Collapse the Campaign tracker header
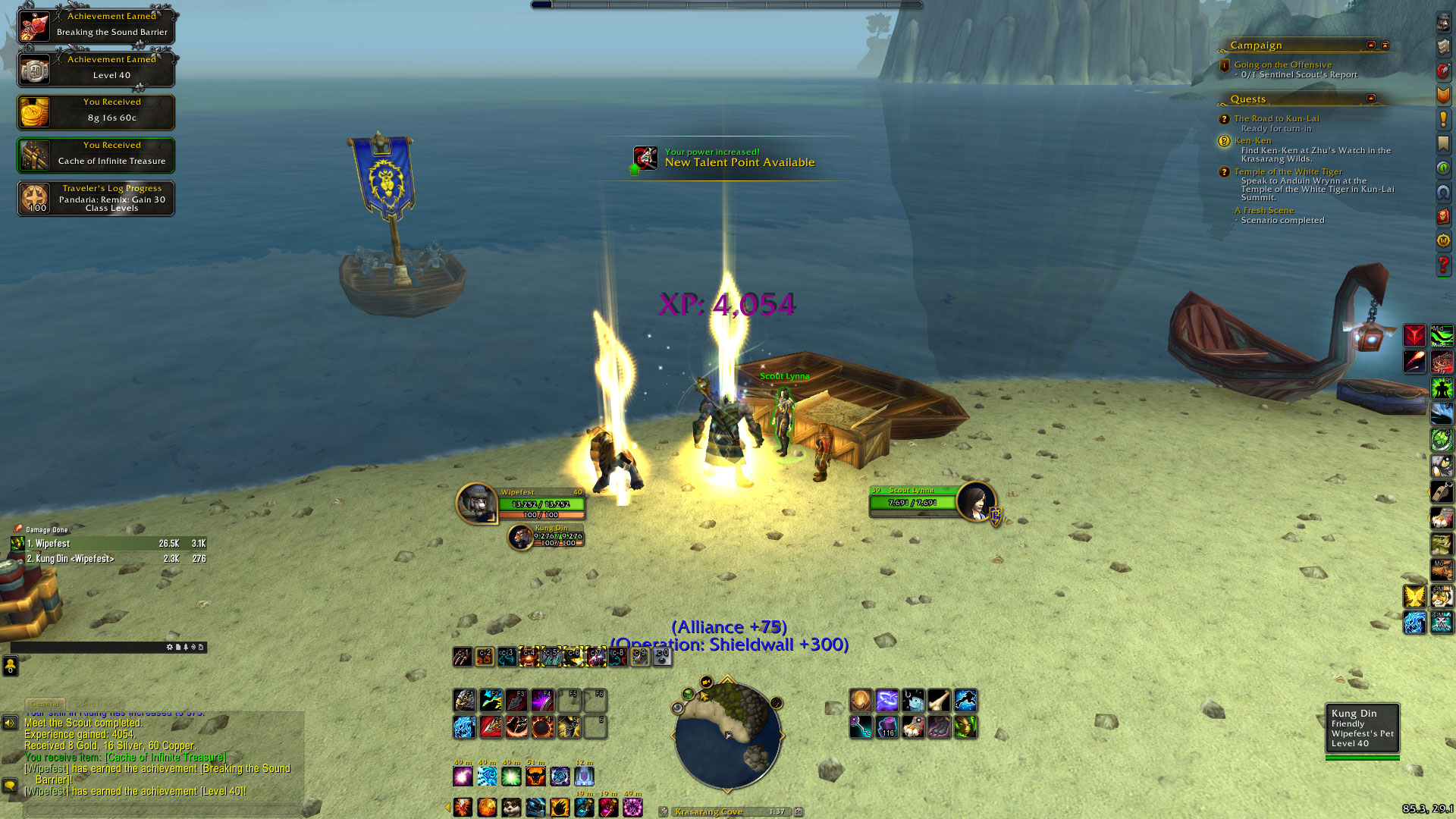This screenshot has width=1456, height=819. coord(1371,45)
